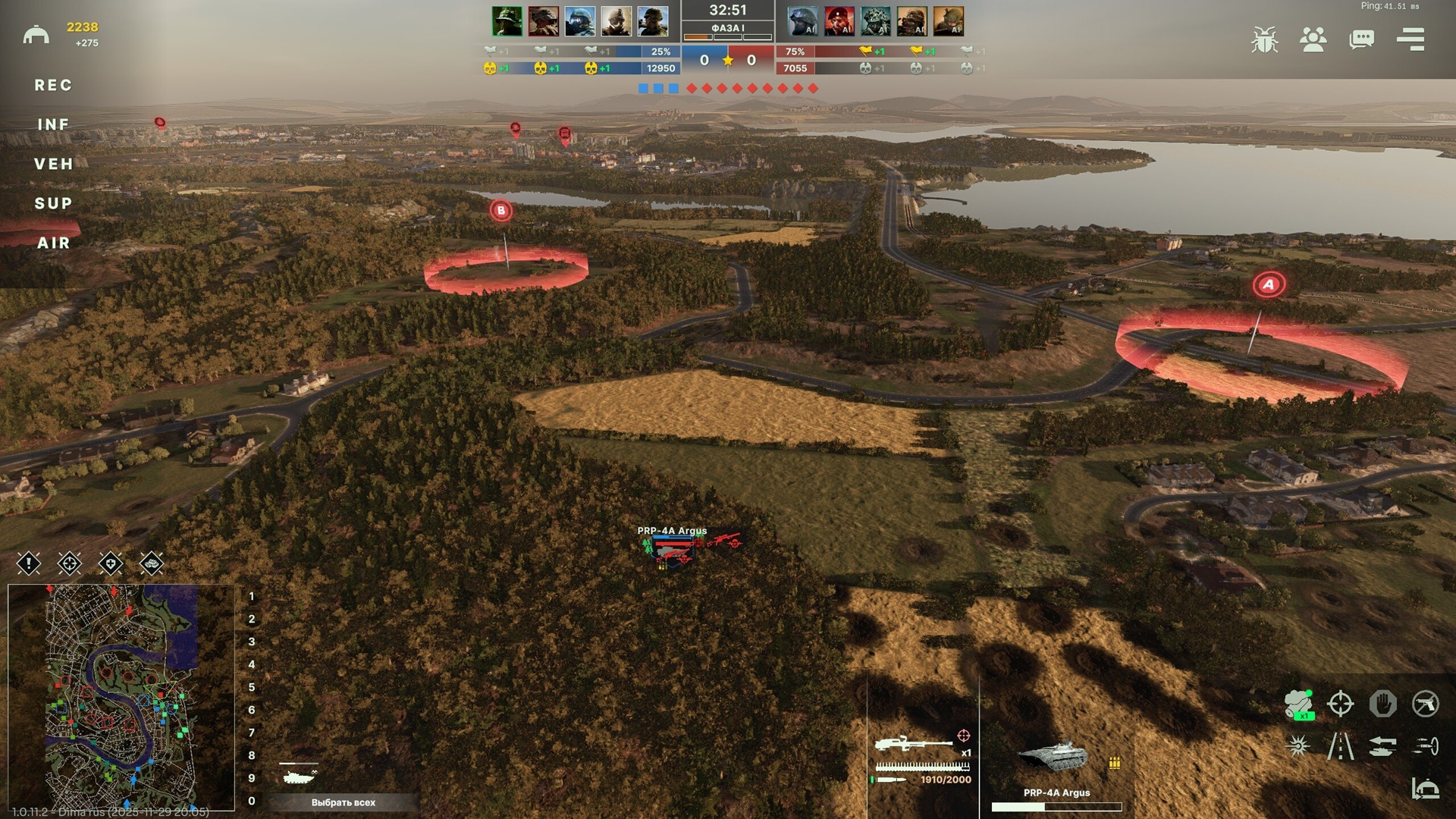Select the INF deployment category
Image resolution: width=1456 pixels, height=819 pixels.
coord(53,125)
